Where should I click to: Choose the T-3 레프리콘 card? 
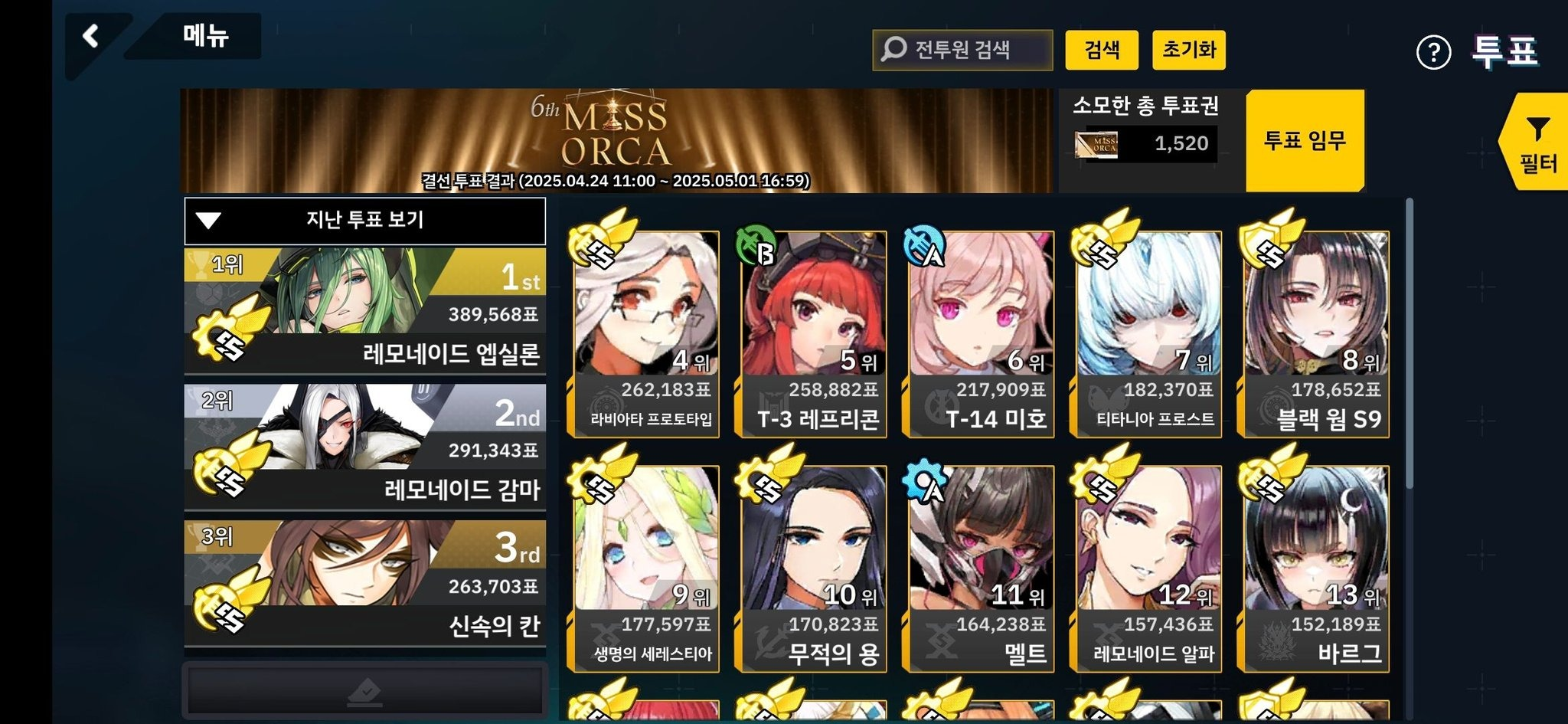pos(813,334)
